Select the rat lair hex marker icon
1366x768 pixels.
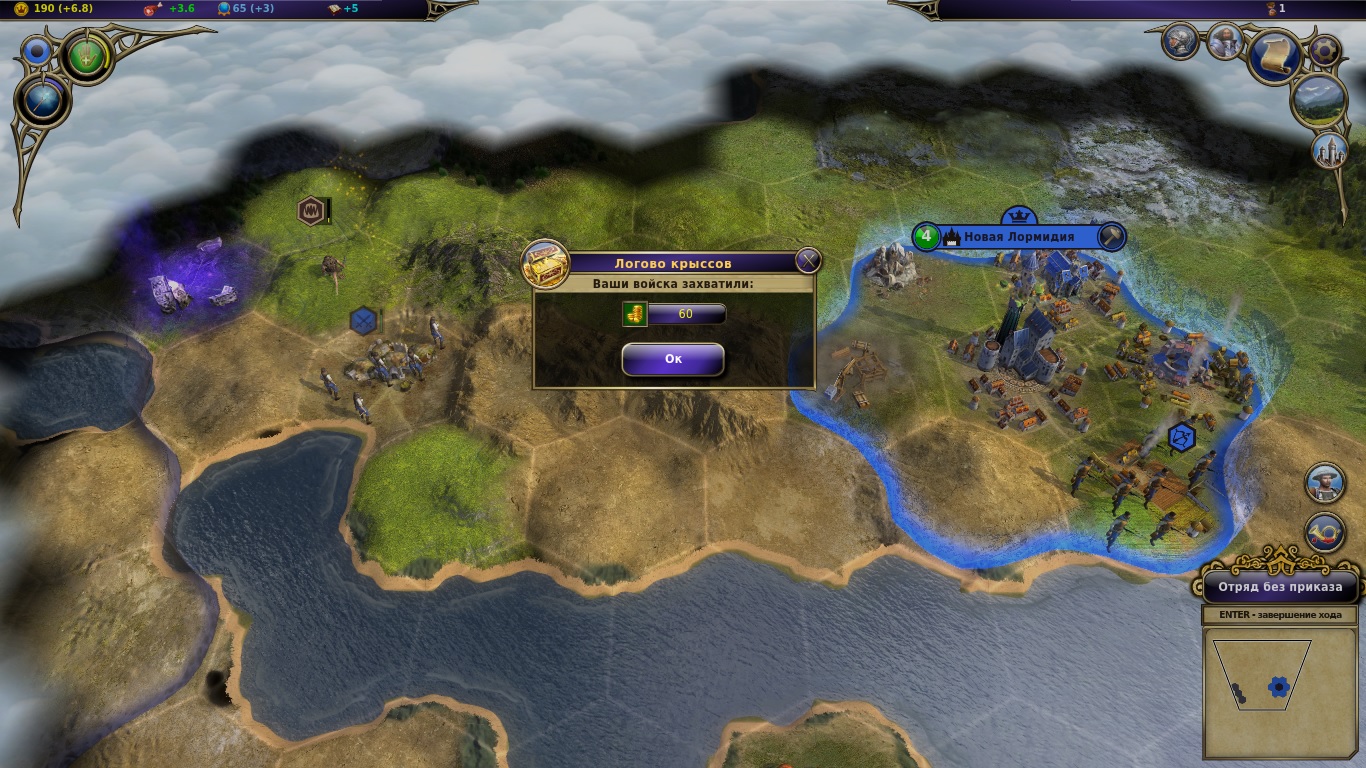tap(312, 211)
